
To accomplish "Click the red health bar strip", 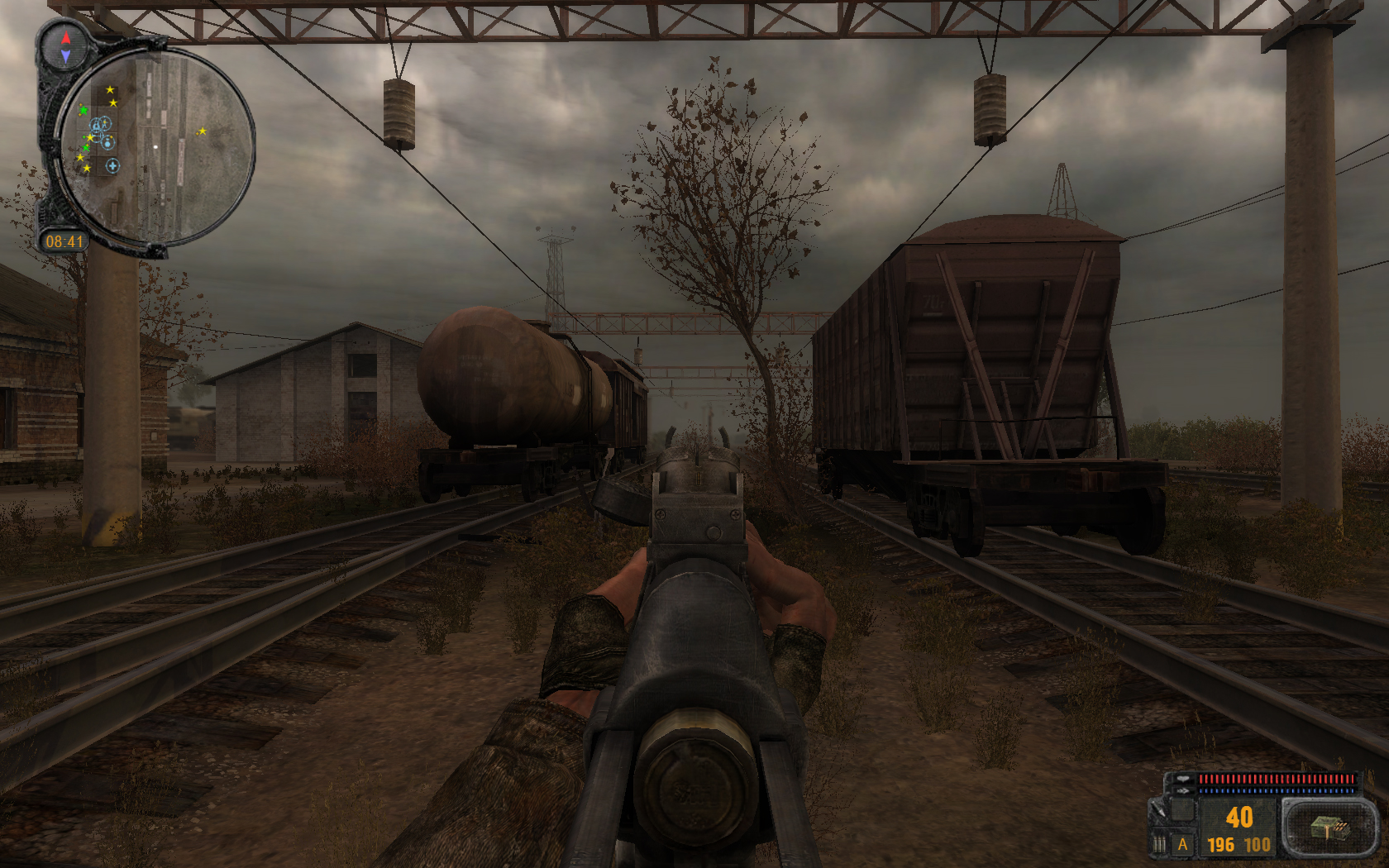I will click(x=1277, y=779).
